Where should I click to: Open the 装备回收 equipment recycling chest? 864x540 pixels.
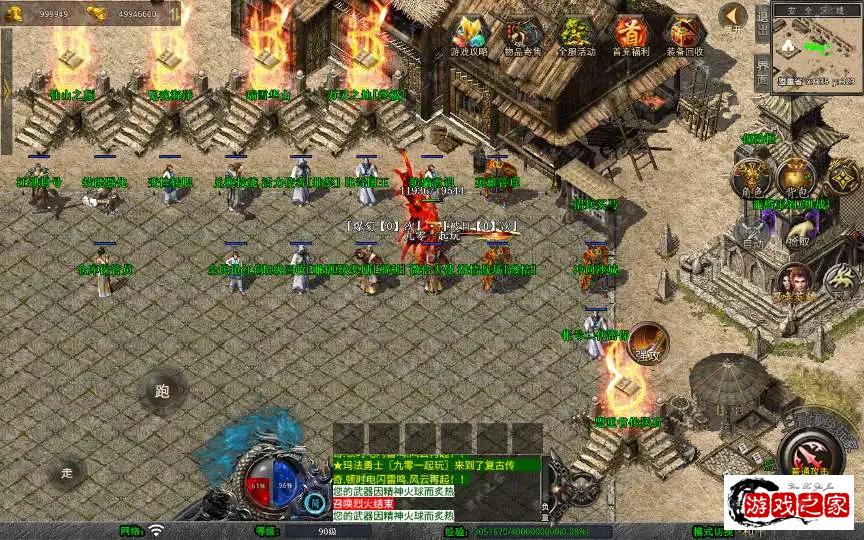click(684, 36)
